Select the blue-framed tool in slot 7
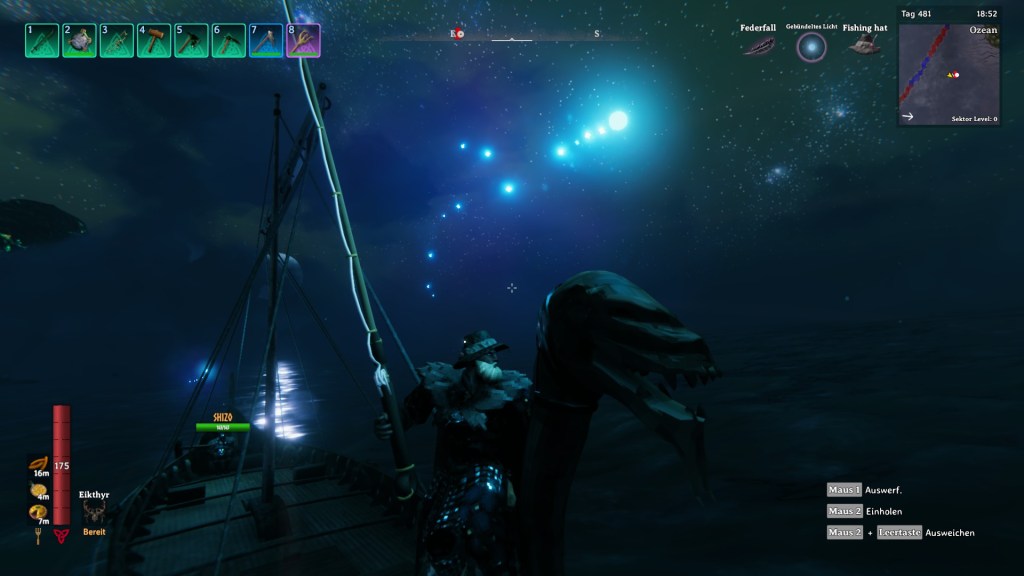Image resolution: width=1024 pixels, height=576 pixels. coord(266,41)
